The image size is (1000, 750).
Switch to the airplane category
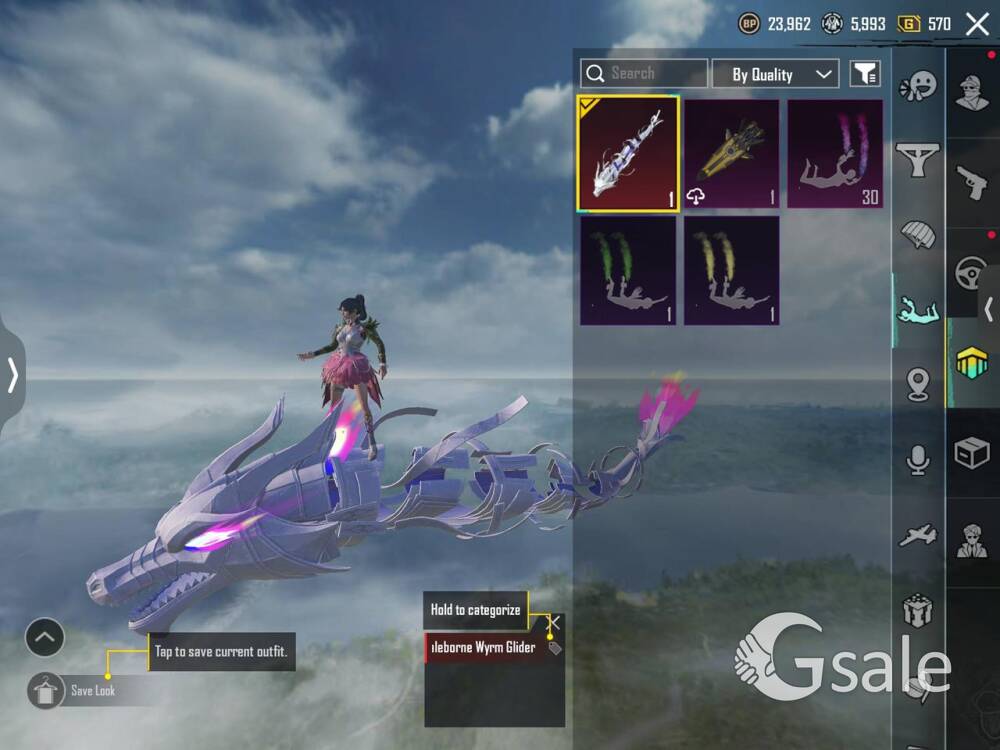click(x=918, y=536)
